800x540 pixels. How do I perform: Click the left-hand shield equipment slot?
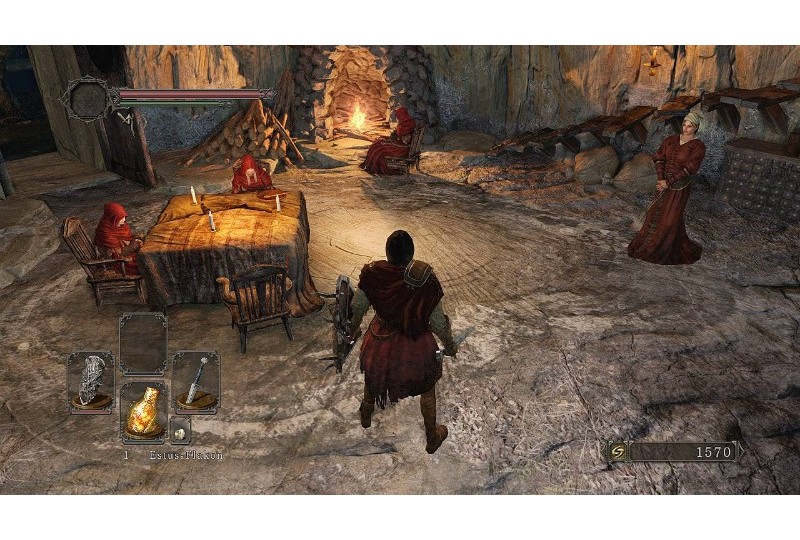coord(91,381)
